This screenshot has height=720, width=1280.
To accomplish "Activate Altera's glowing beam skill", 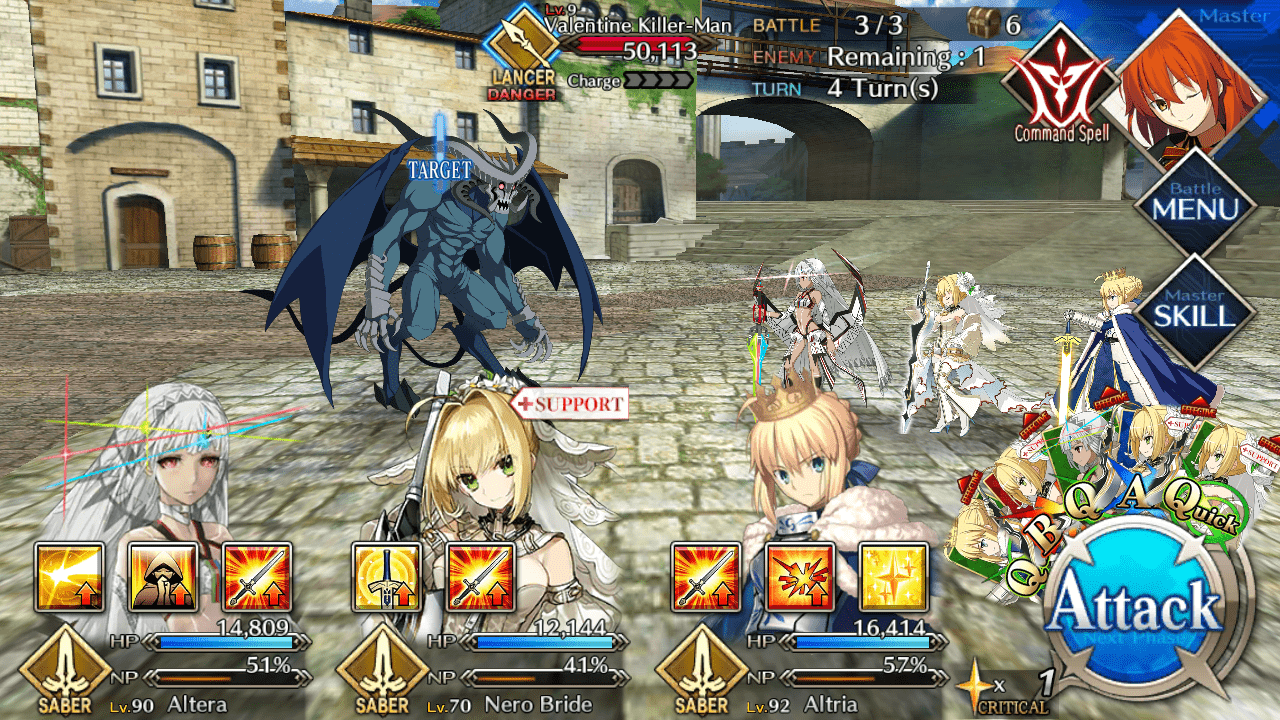I will click(x=70, y=577).
